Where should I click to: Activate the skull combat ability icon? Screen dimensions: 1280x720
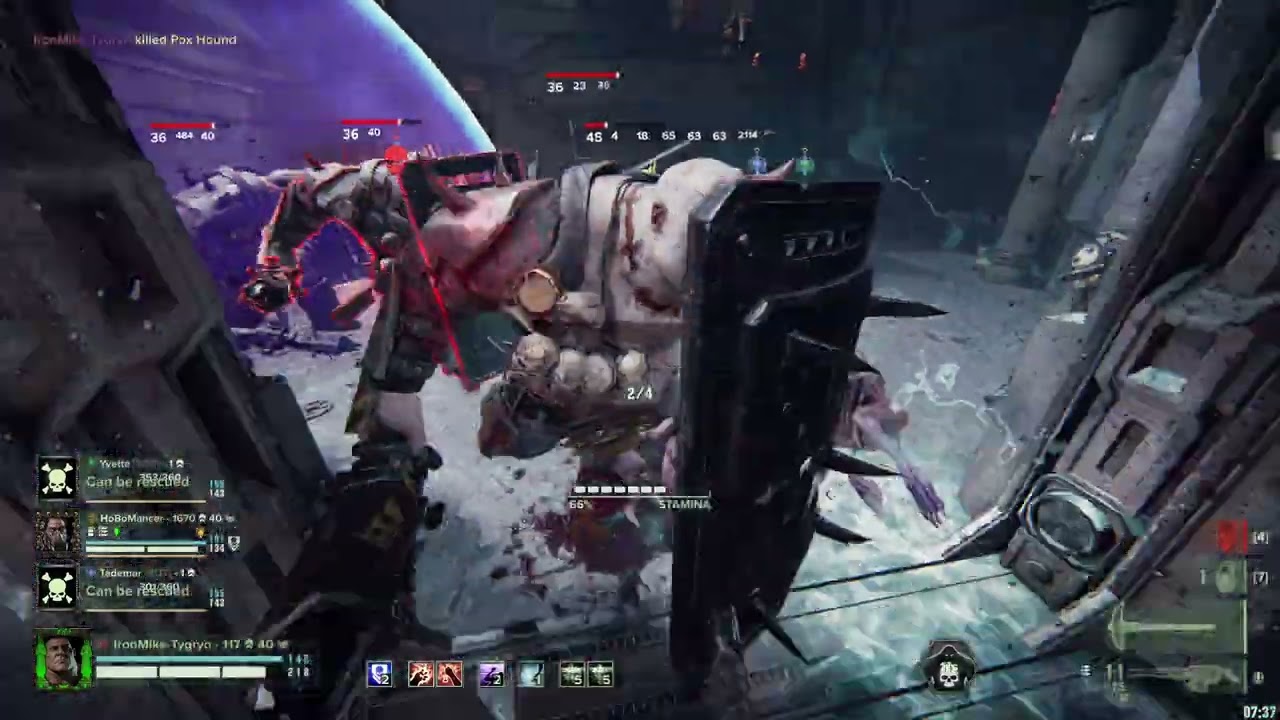947,672
